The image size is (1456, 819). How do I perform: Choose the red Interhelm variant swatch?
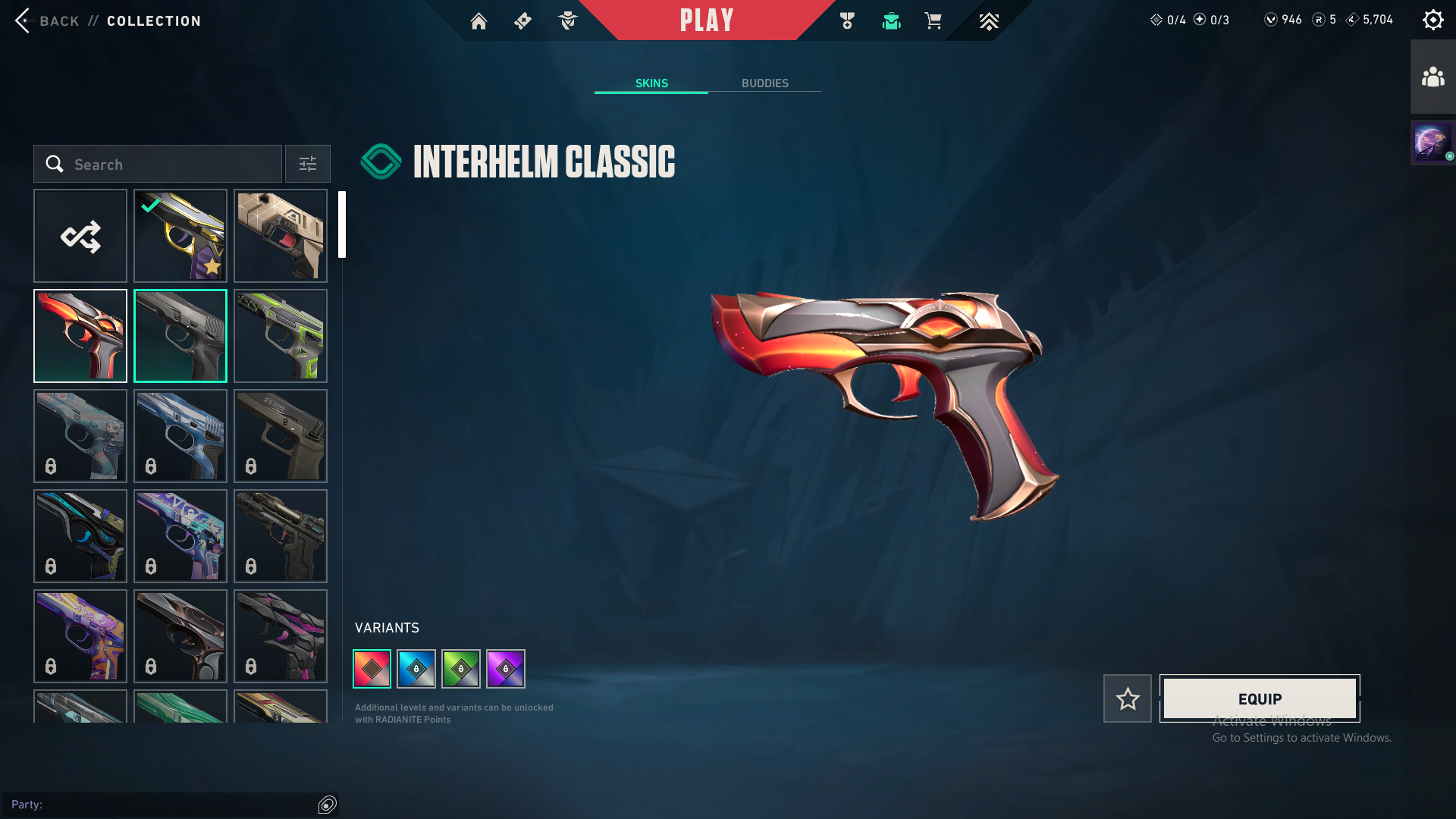pyautogui.click(x=372, y=669)
